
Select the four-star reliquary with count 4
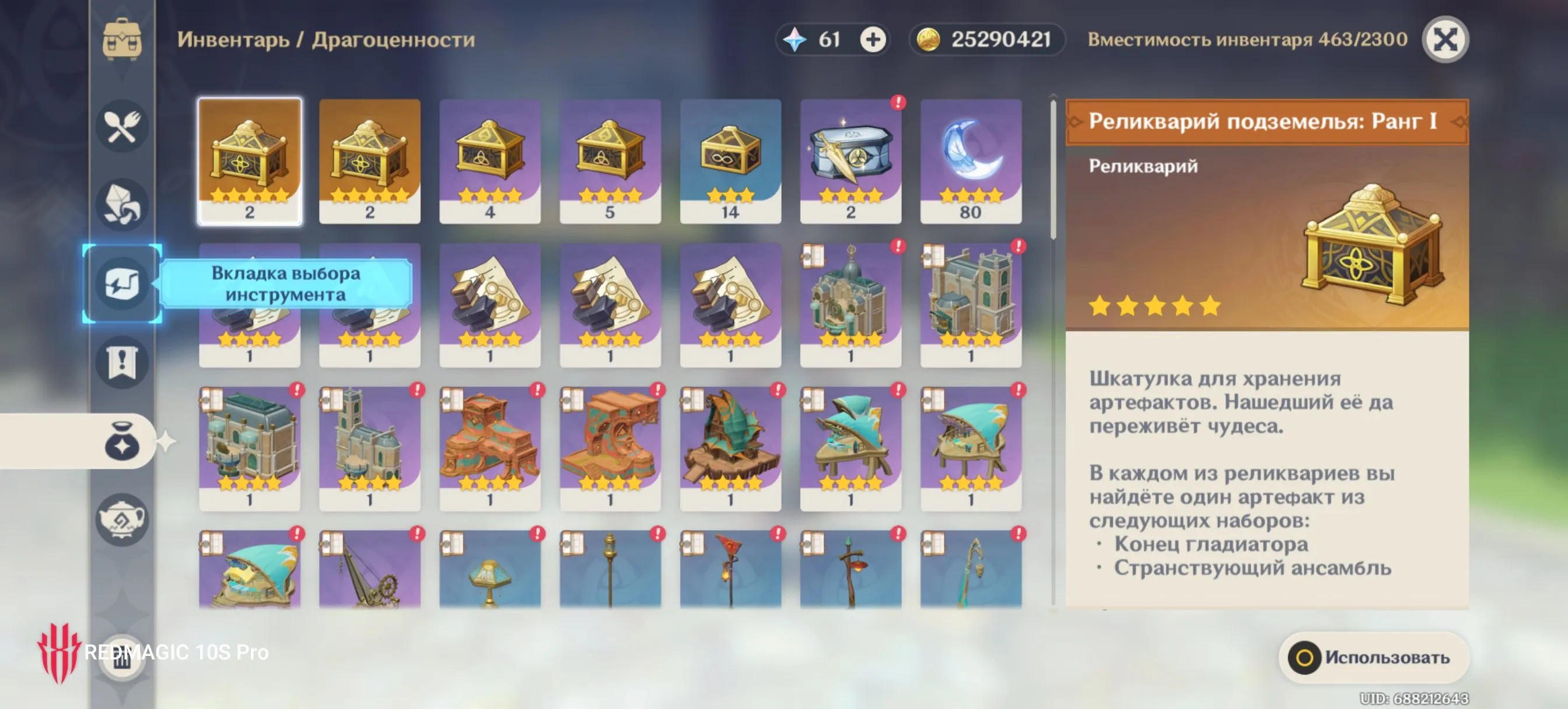[x=489, y=162]
